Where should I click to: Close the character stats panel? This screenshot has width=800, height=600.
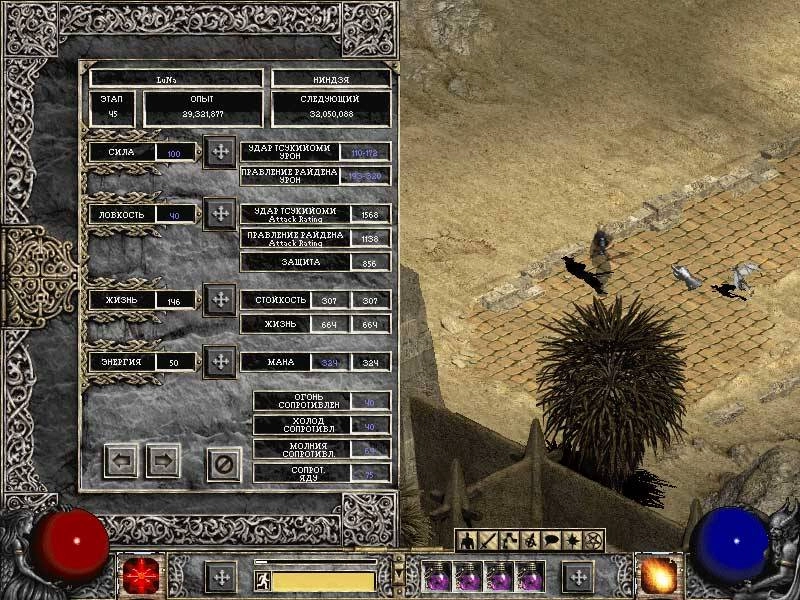(x=224, y=463)
